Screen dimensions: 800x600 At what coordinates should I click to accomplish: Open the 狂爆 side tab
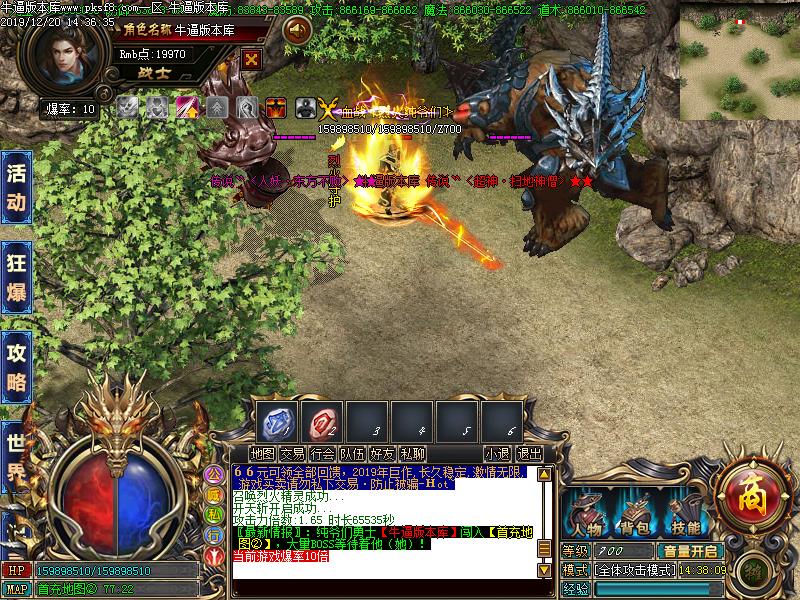(x=16, y=277)
